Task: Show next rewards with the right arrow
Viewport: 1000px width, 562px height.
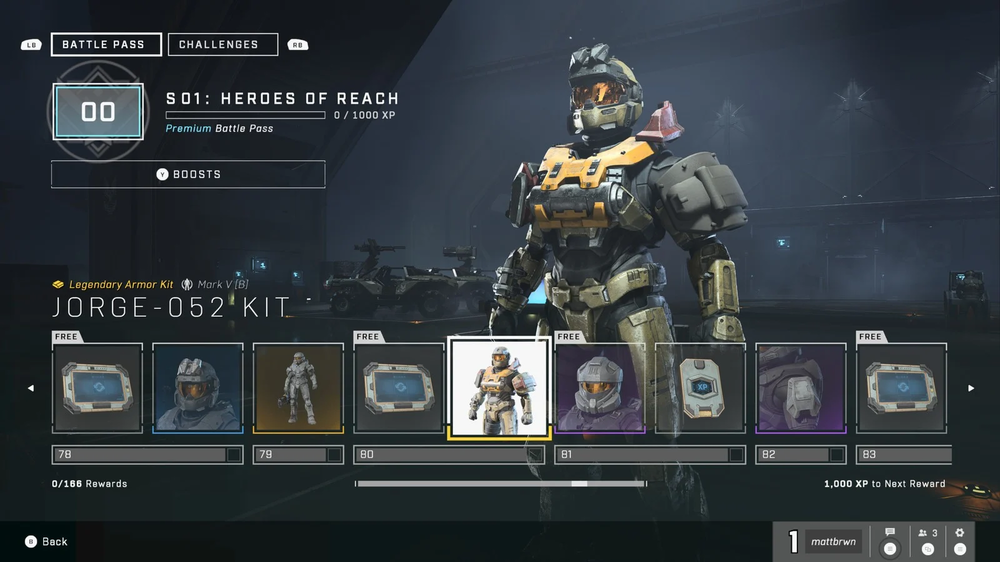Action: point(970,388)
